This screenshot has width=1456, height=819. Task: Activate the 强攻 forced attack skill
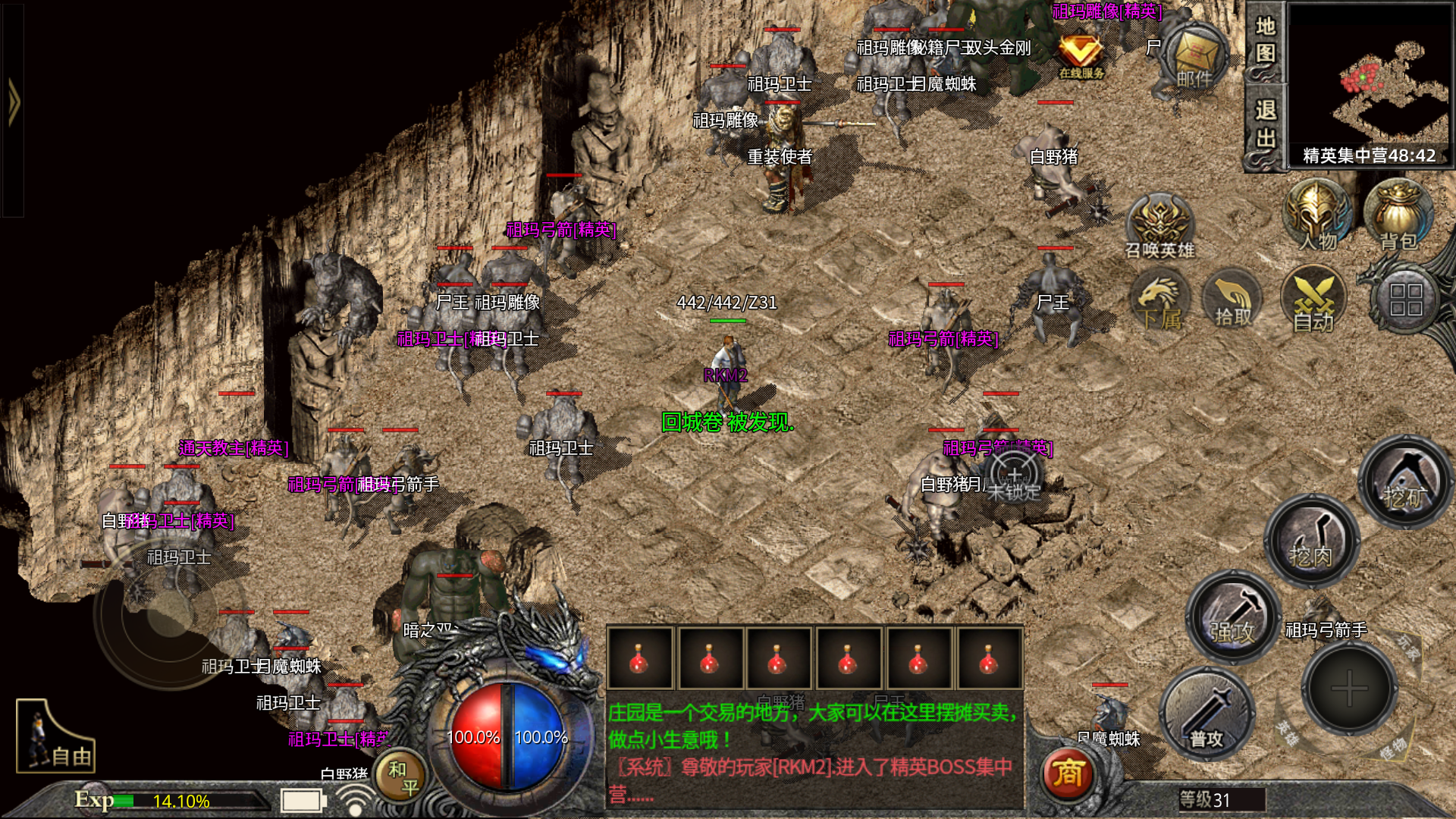(x=1233, y=617)
